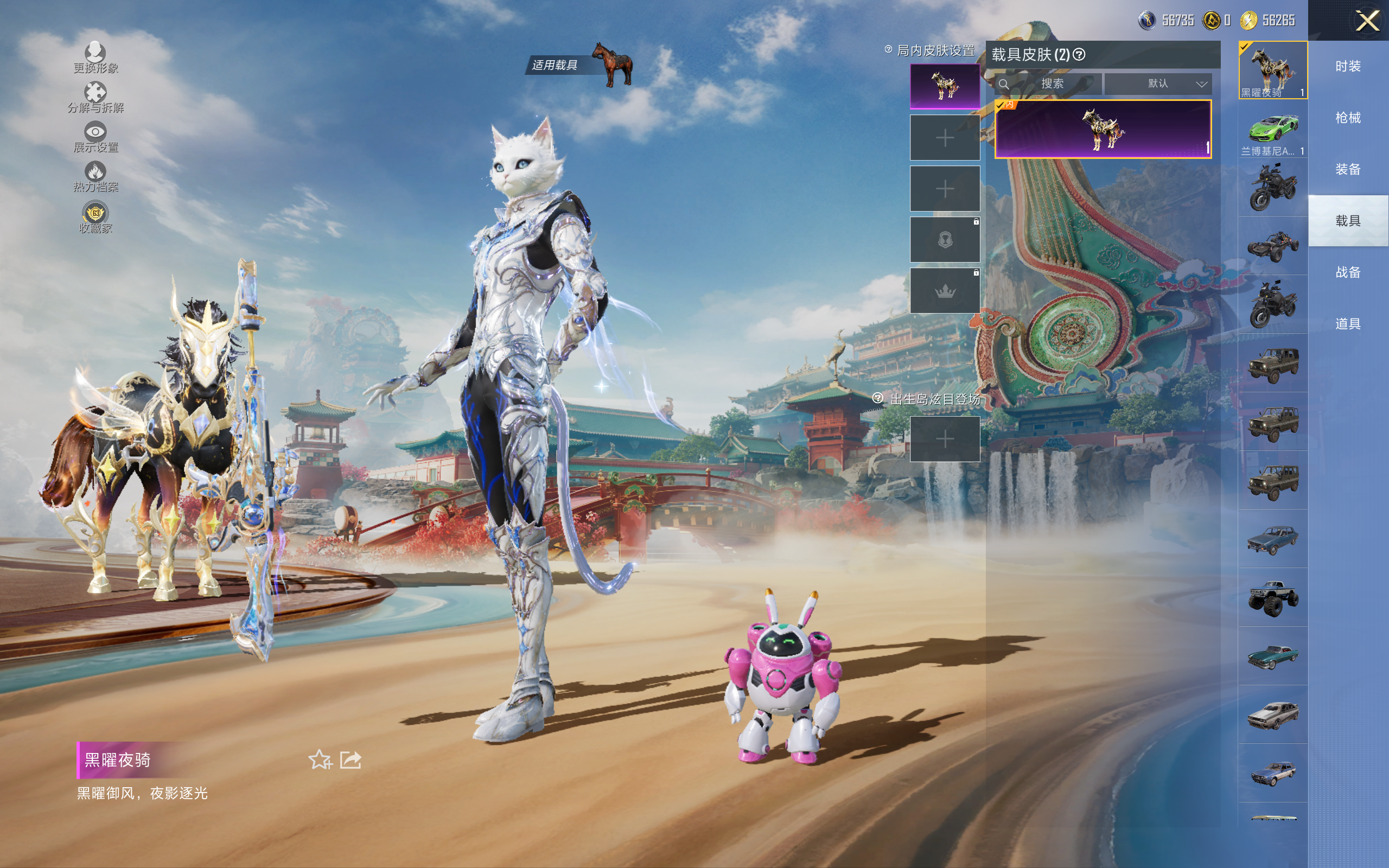Image resolution: width=1389 pixels, height=868 pixels.
Task: Add a 出生岛炫目登场 entry effect
Action: [x=945, y=439]
